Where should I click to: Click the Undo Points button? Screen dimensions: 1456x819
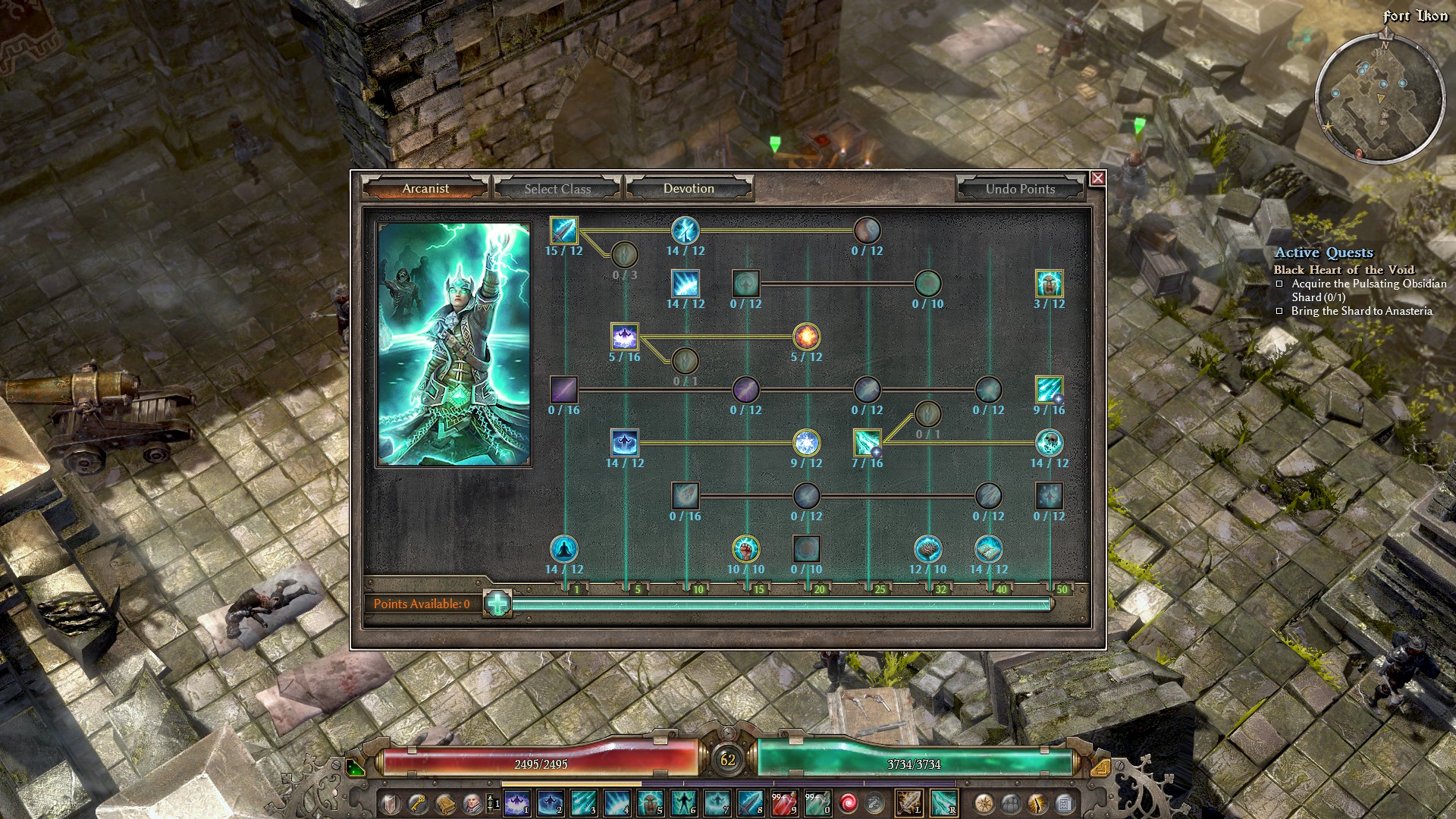pyautogui.click(x=1020, y=189)
